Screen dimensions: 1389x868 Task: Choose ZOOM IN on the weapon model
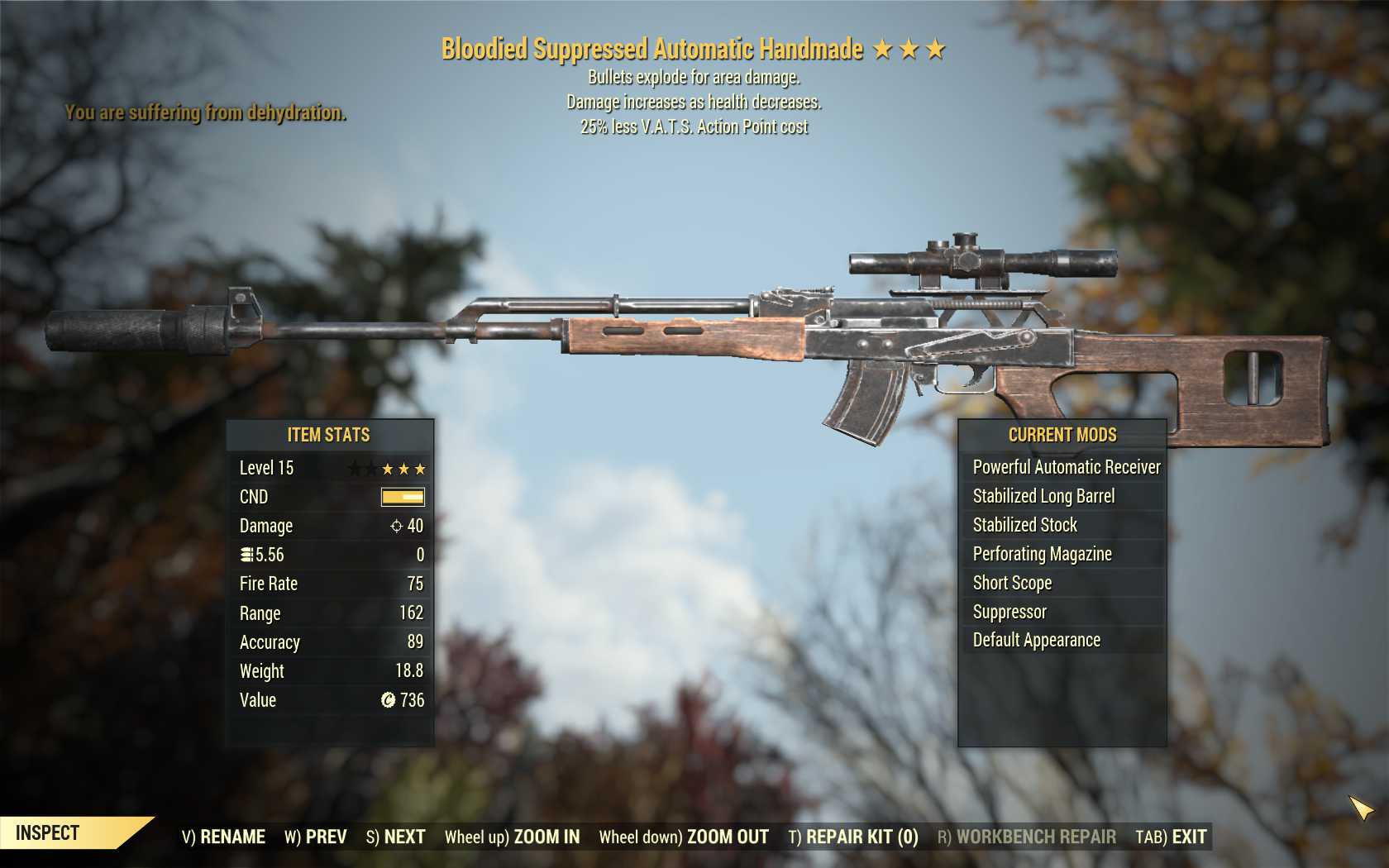tap(512, 837)
